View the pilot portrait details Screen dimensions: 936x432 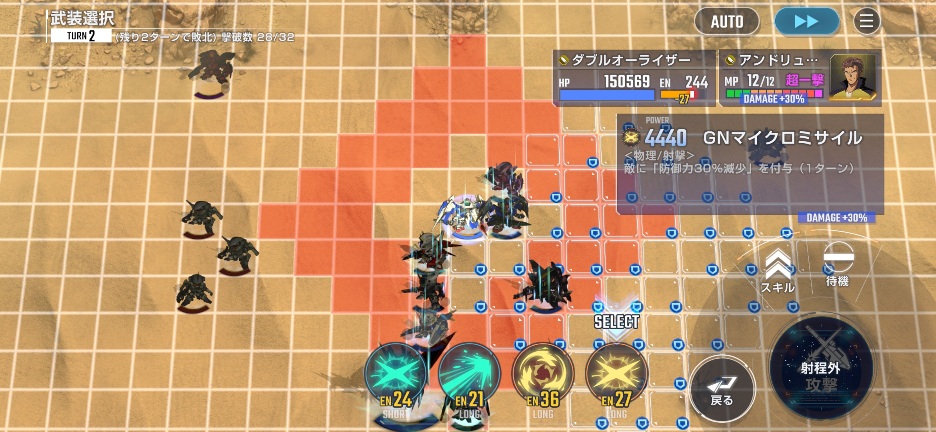click(852, 77)
